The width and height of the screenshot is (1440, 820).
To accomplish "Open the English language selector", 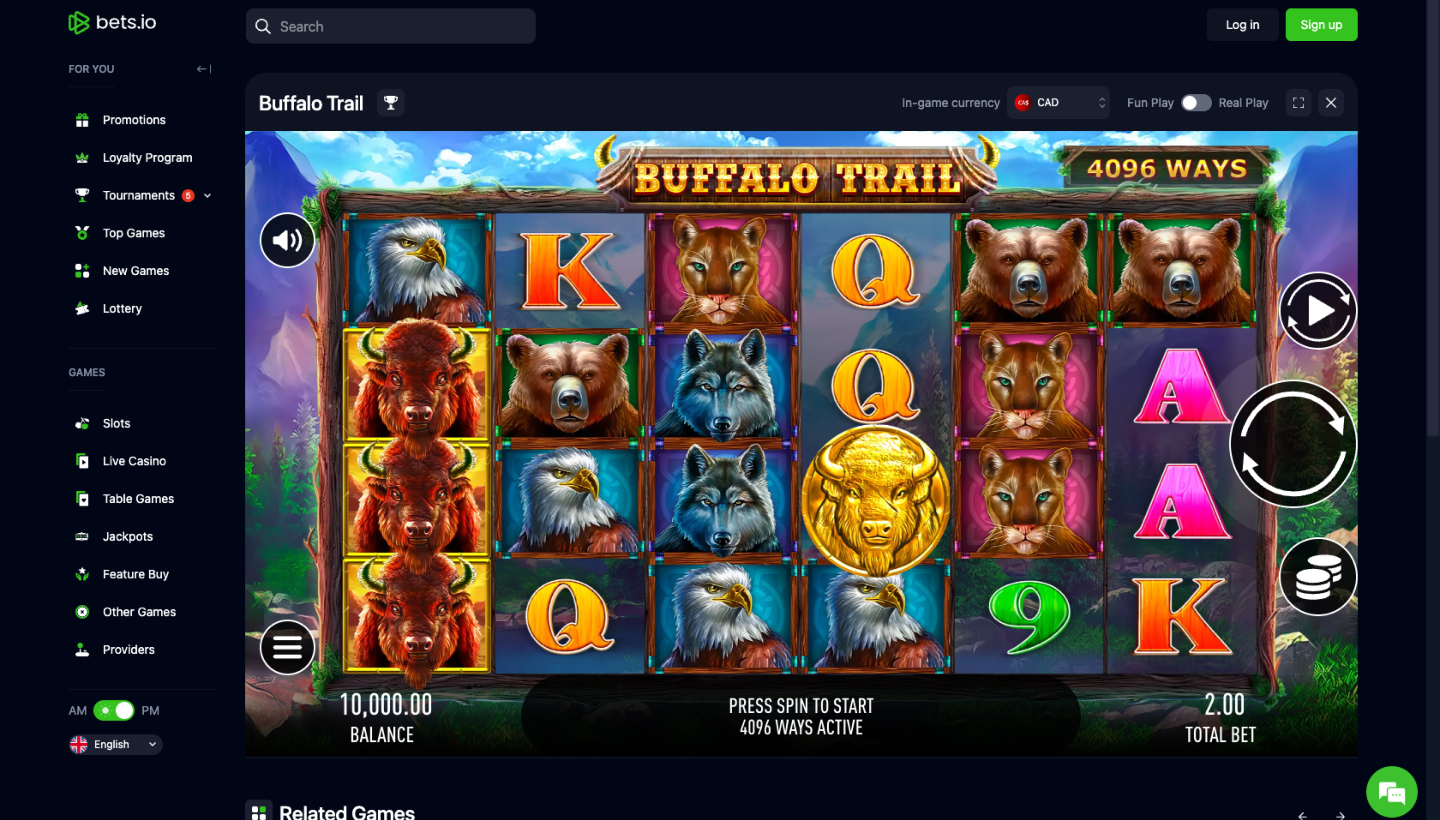I will point(113,744).
